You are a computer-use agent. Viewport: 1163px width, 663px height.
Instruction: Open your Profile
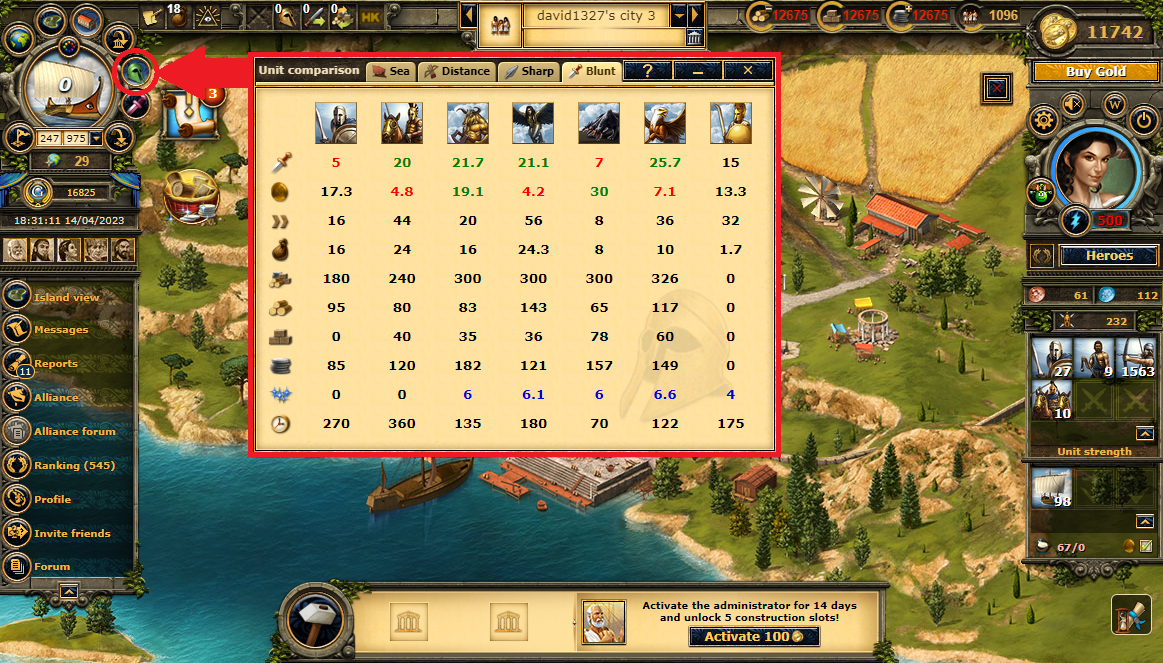pos(52,499)
